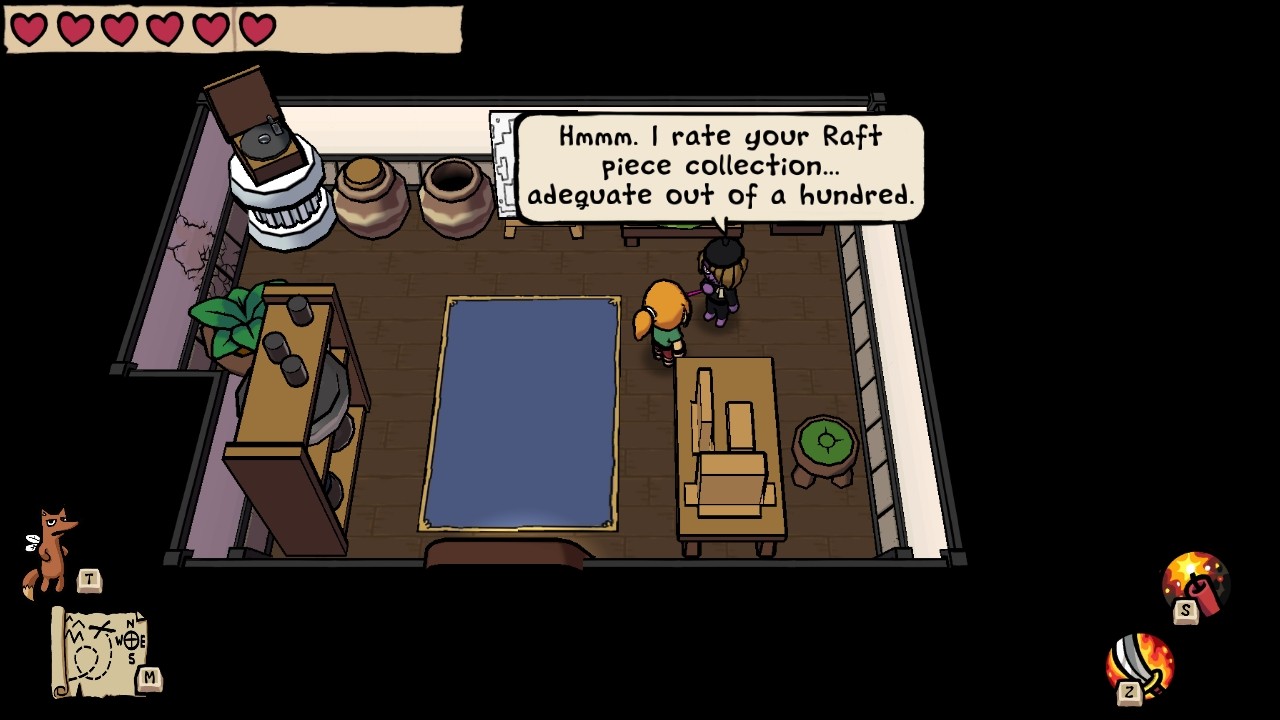Click the S key prompt under the dynamite
Image resolution: width=1280 pixels, height=720 pixels.
[1183, 610]
